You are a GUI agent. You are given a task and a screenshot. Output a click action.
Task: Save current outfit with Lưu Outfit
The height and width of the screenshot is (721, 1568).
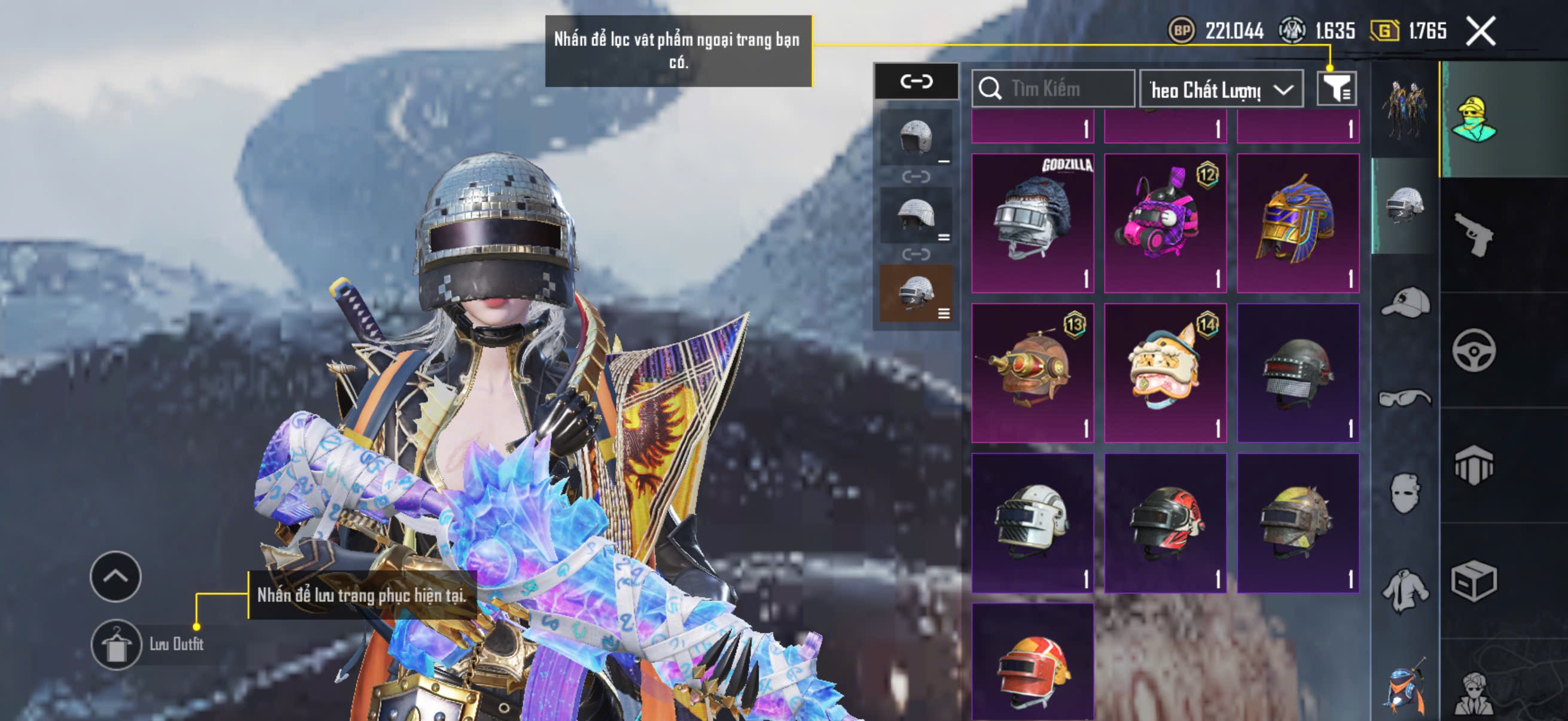116,644
